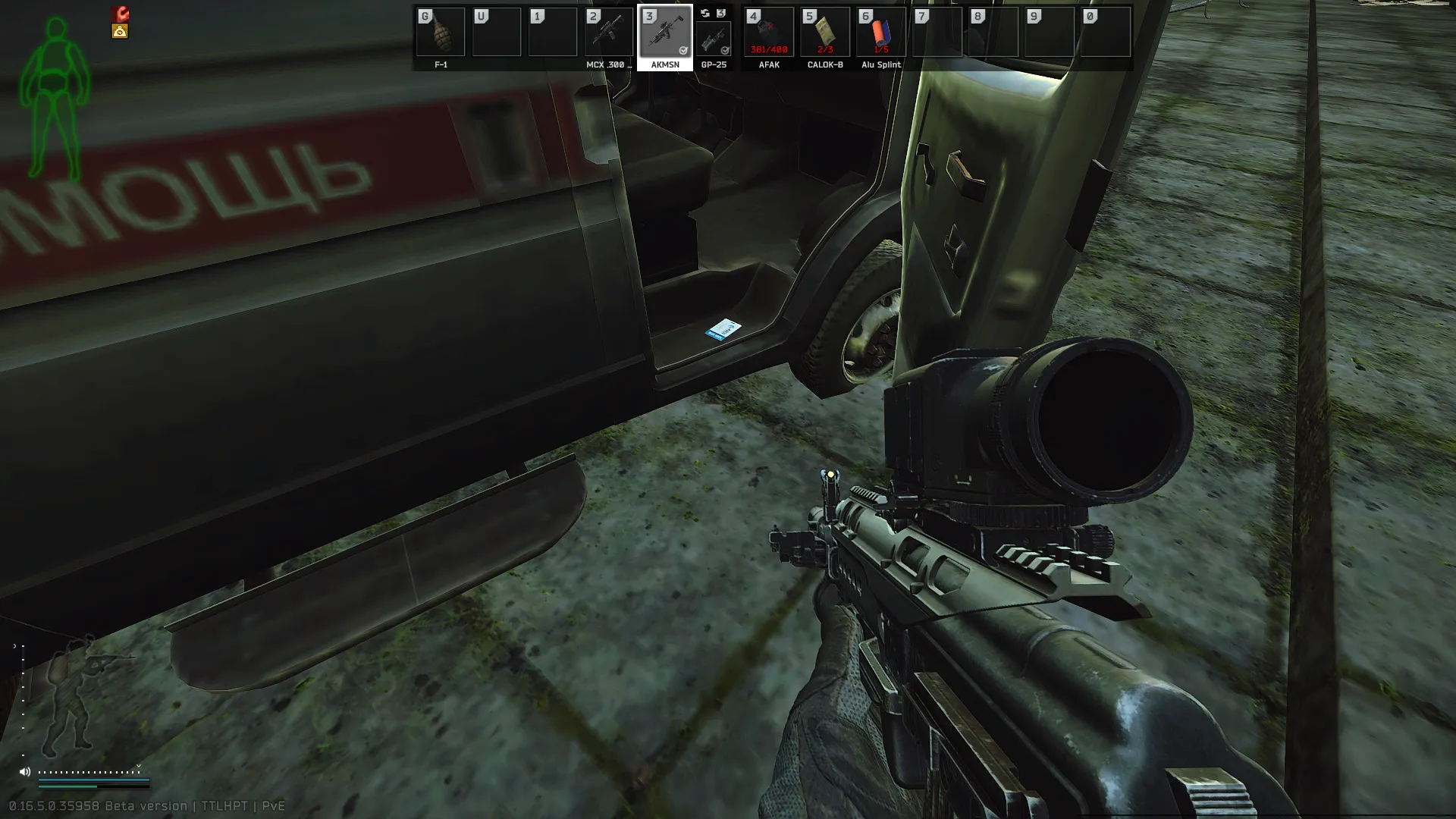Select the AKMSN weapon slot

(665, 33)
